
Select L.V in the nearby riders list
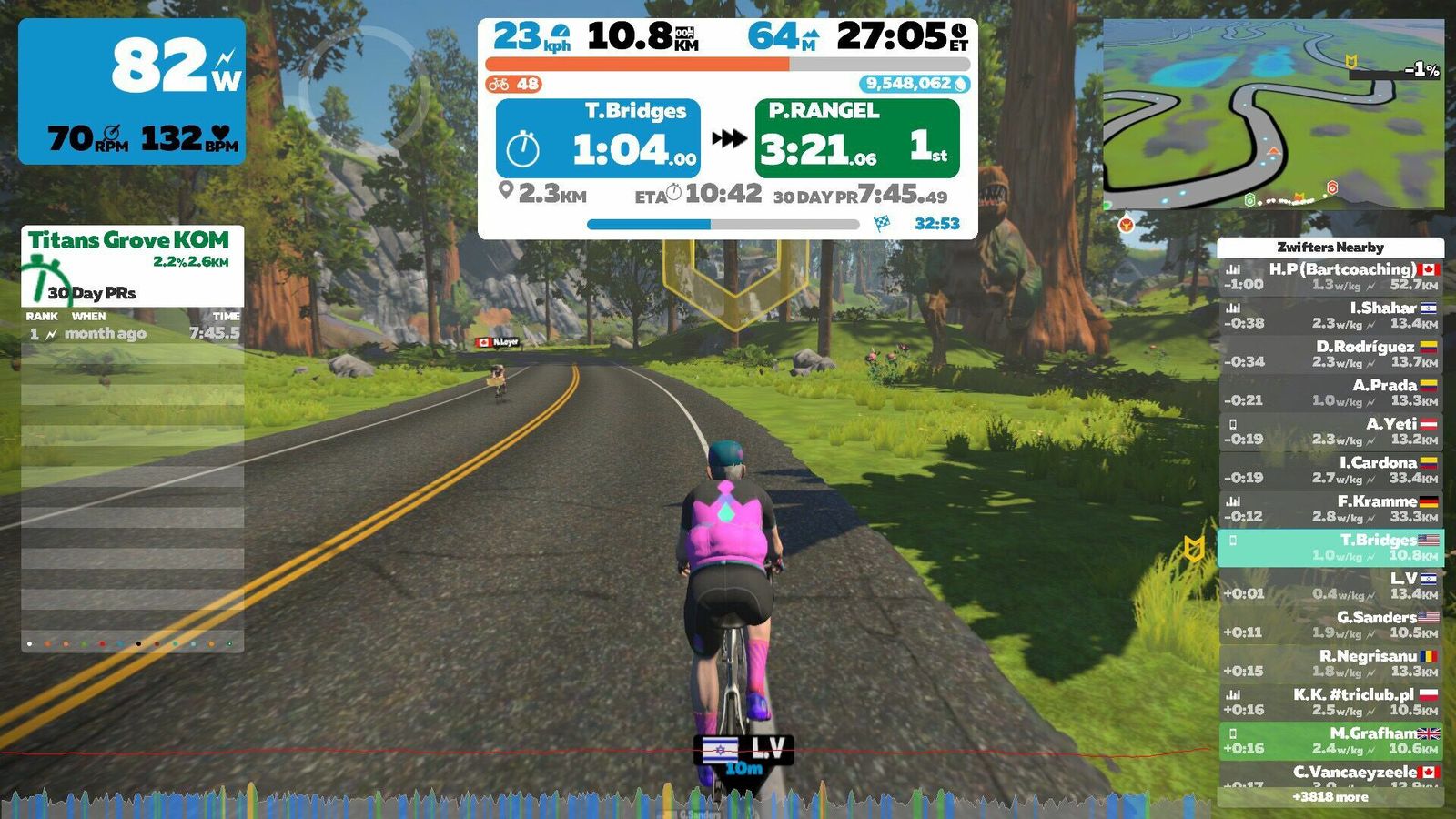(1330, 586)
